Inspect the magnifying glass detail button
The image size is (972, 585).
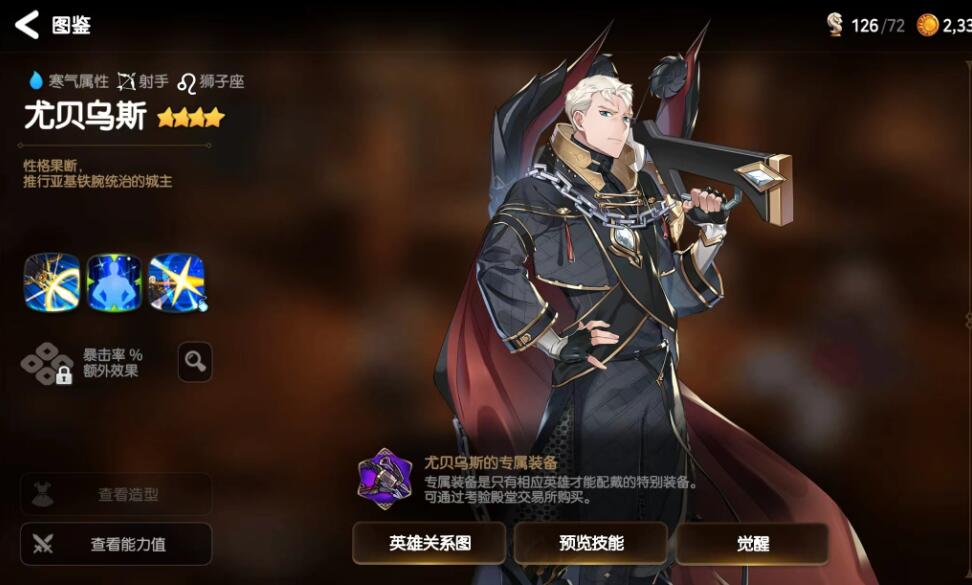[195, 362]
